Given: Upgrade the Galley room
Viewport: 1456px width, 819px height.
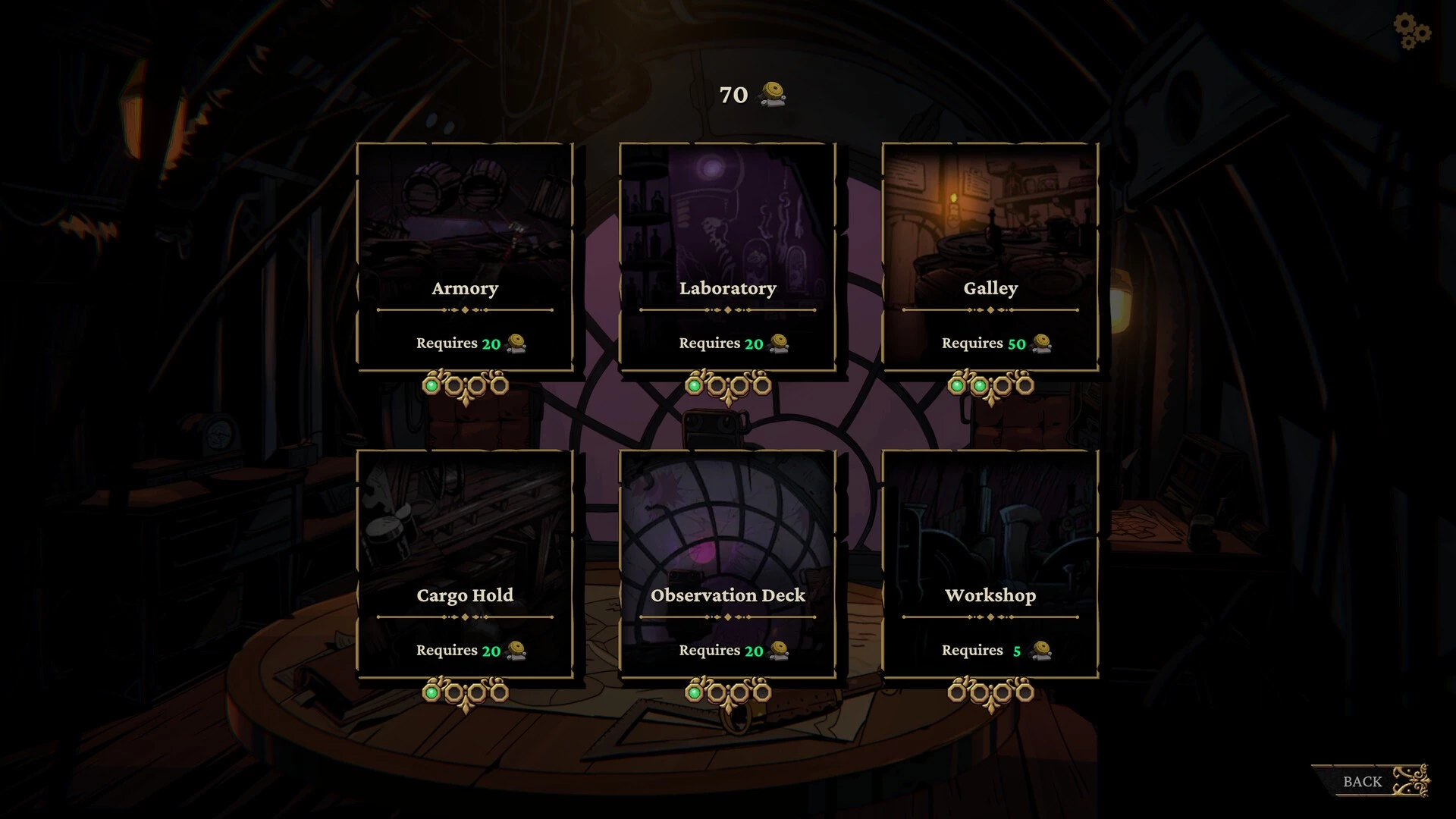Looking at the screenshot, I should click(x=990, y=257).
